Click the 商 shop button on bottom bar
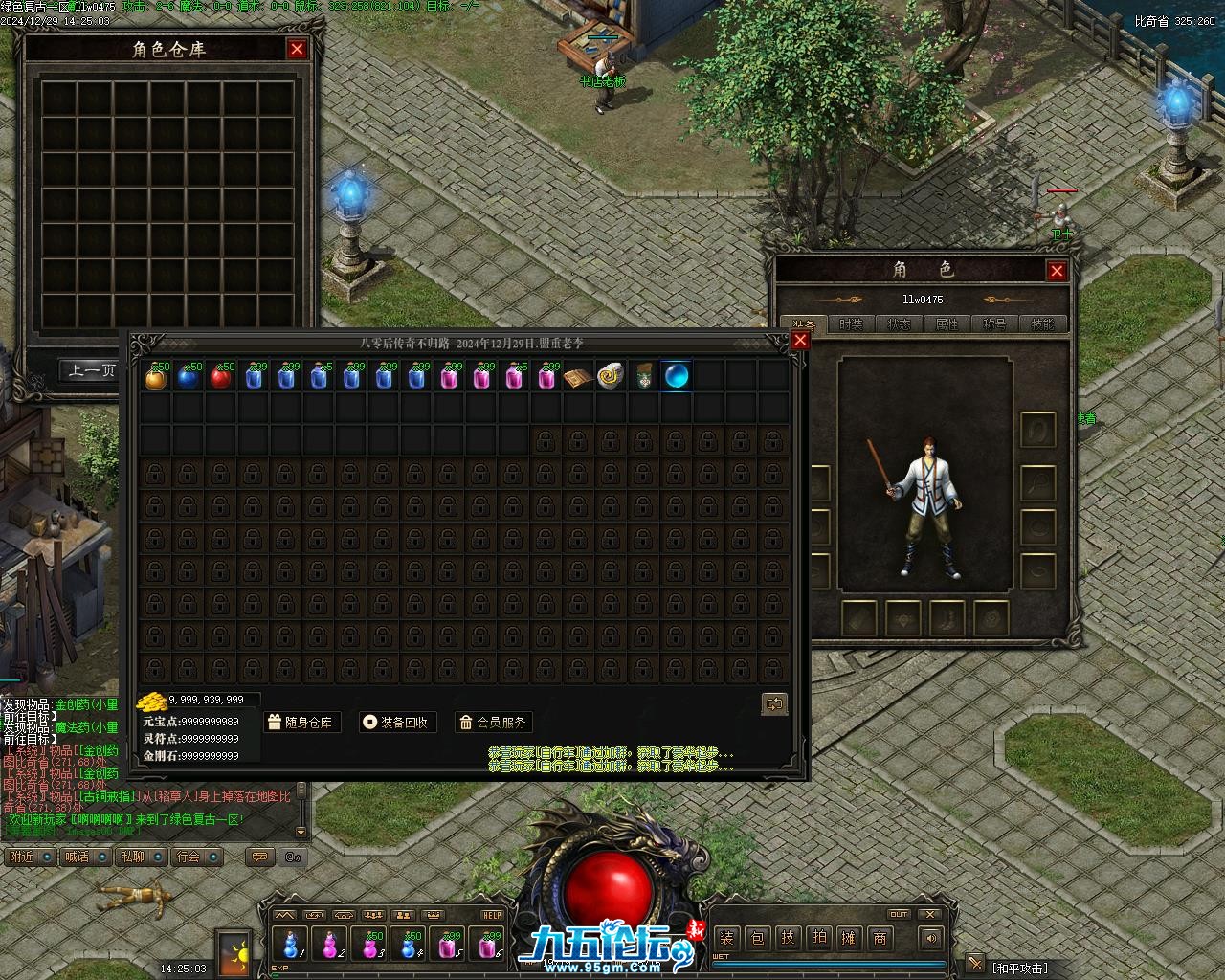 tap(880, 938)
